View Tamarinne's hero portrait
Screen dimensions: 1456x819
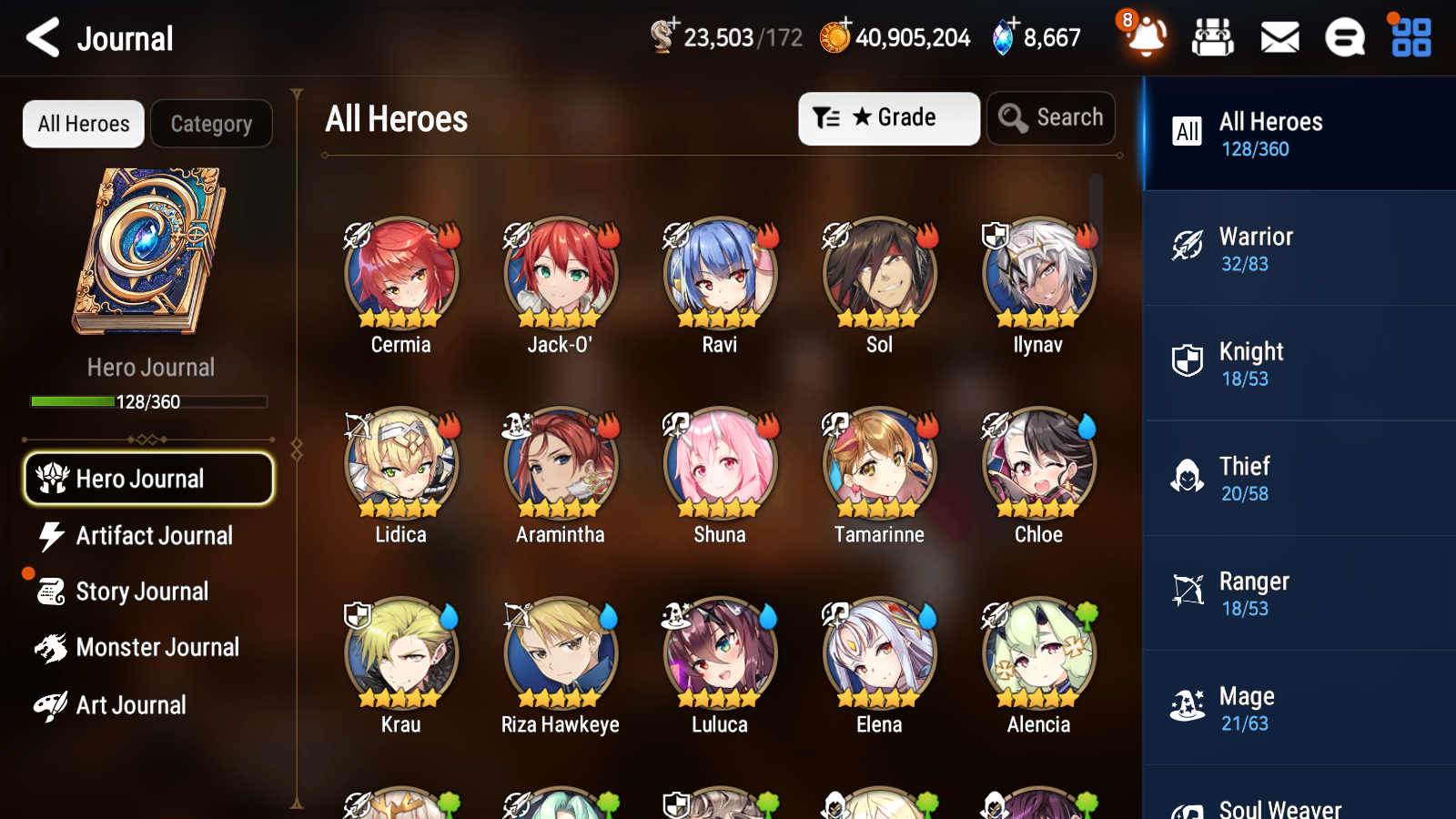[x=878, y=462]
